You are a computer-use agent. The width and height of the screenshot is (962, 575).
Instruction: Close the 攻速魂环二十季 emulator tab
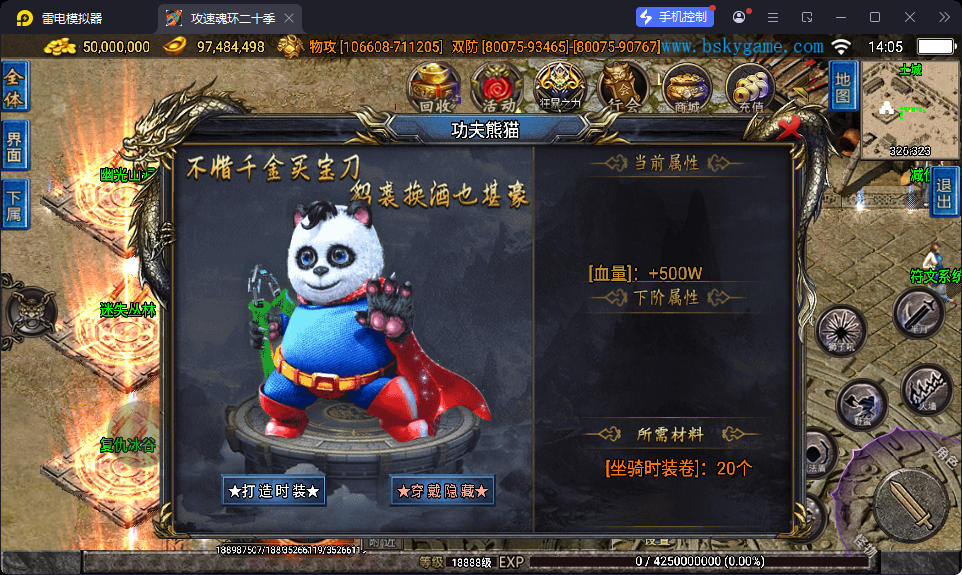289,18
